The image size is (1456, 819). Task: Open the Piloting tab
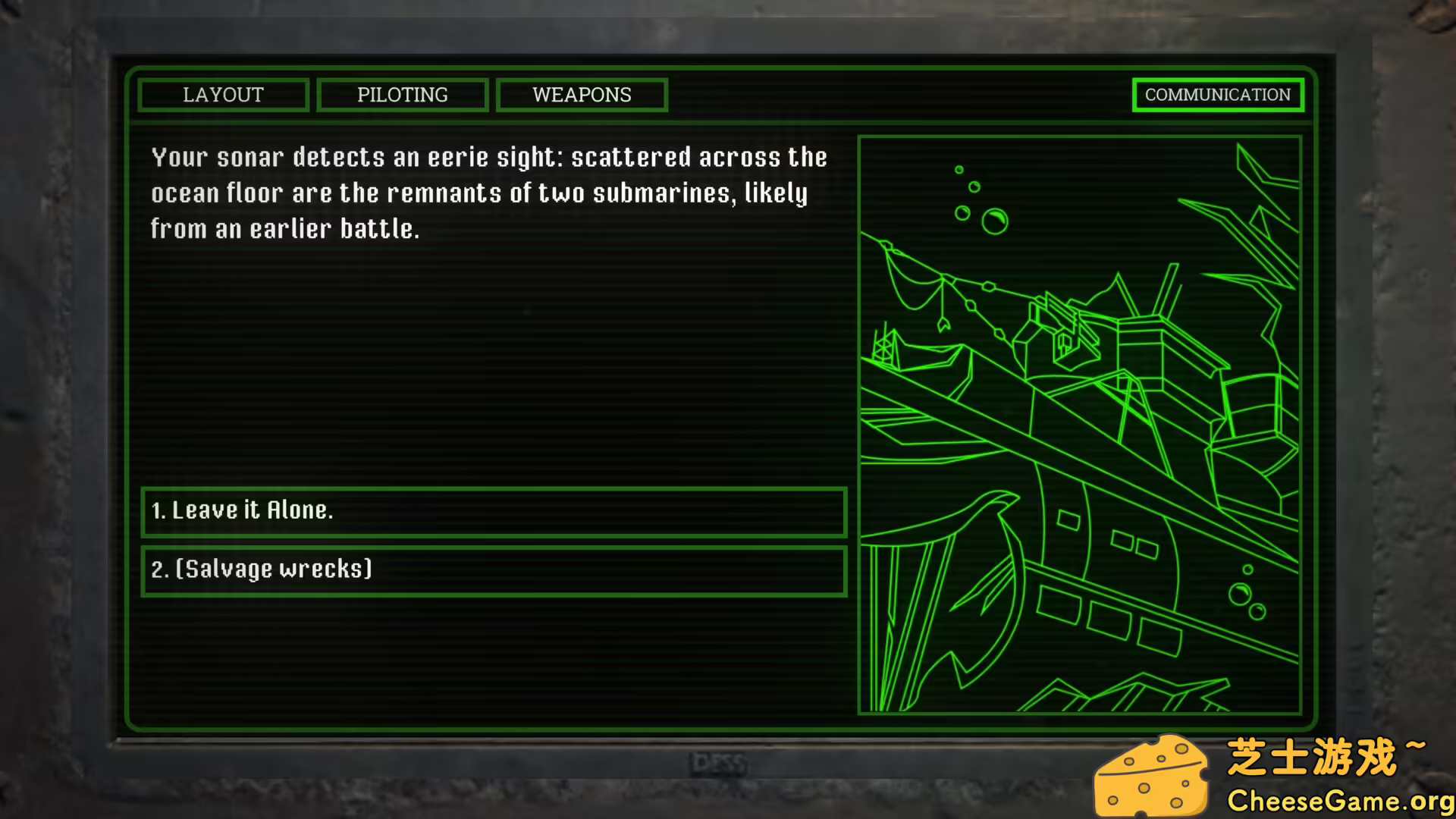tap(402, 95)
